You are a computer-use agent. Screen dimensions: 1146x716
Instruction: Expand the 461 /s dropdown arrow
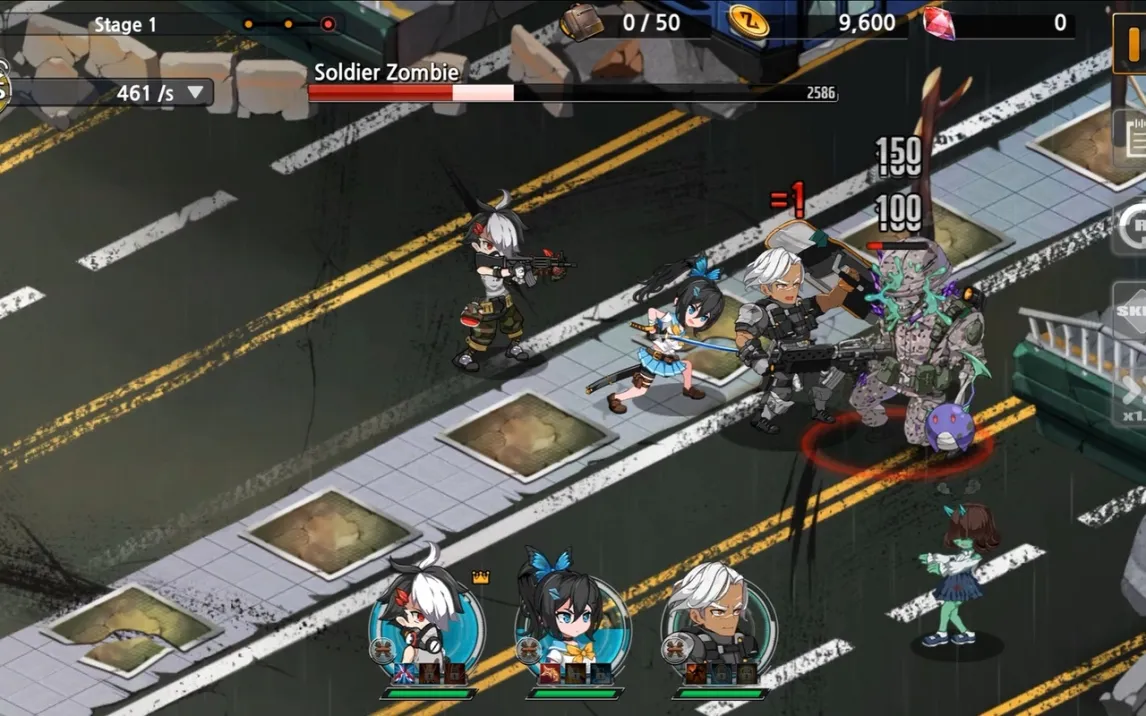pos(196,93)
